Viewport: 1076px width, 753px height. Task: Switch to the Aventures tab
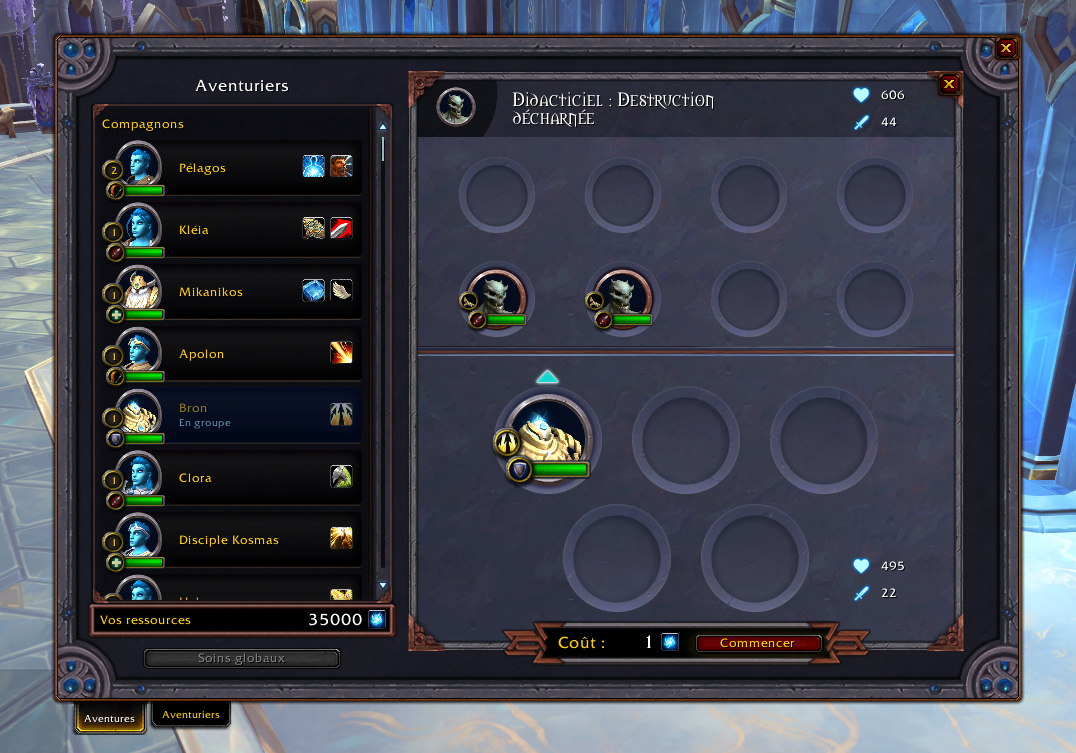pos(109,718)
